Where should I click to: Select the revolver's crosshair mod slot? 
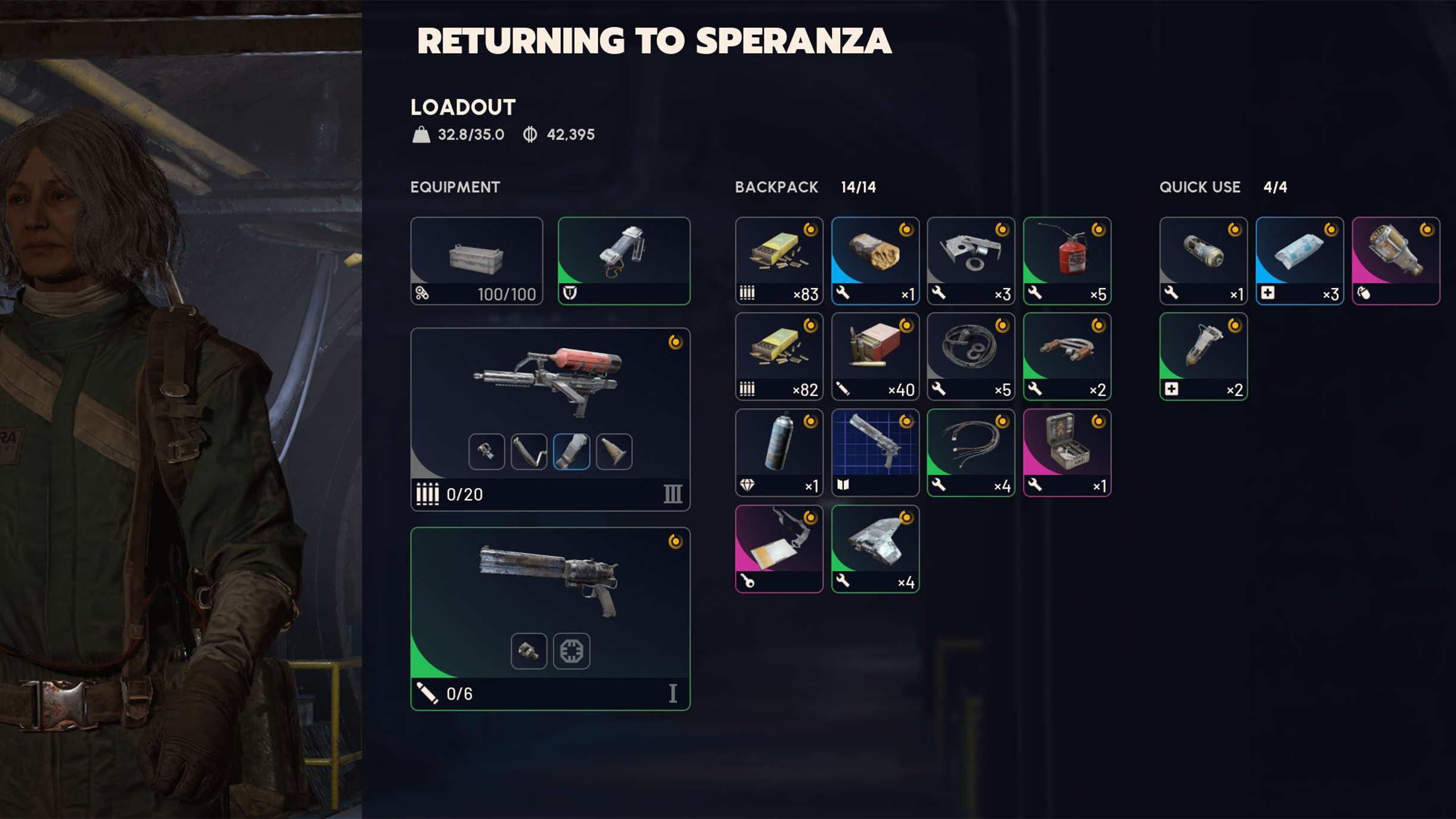(571, 651)
